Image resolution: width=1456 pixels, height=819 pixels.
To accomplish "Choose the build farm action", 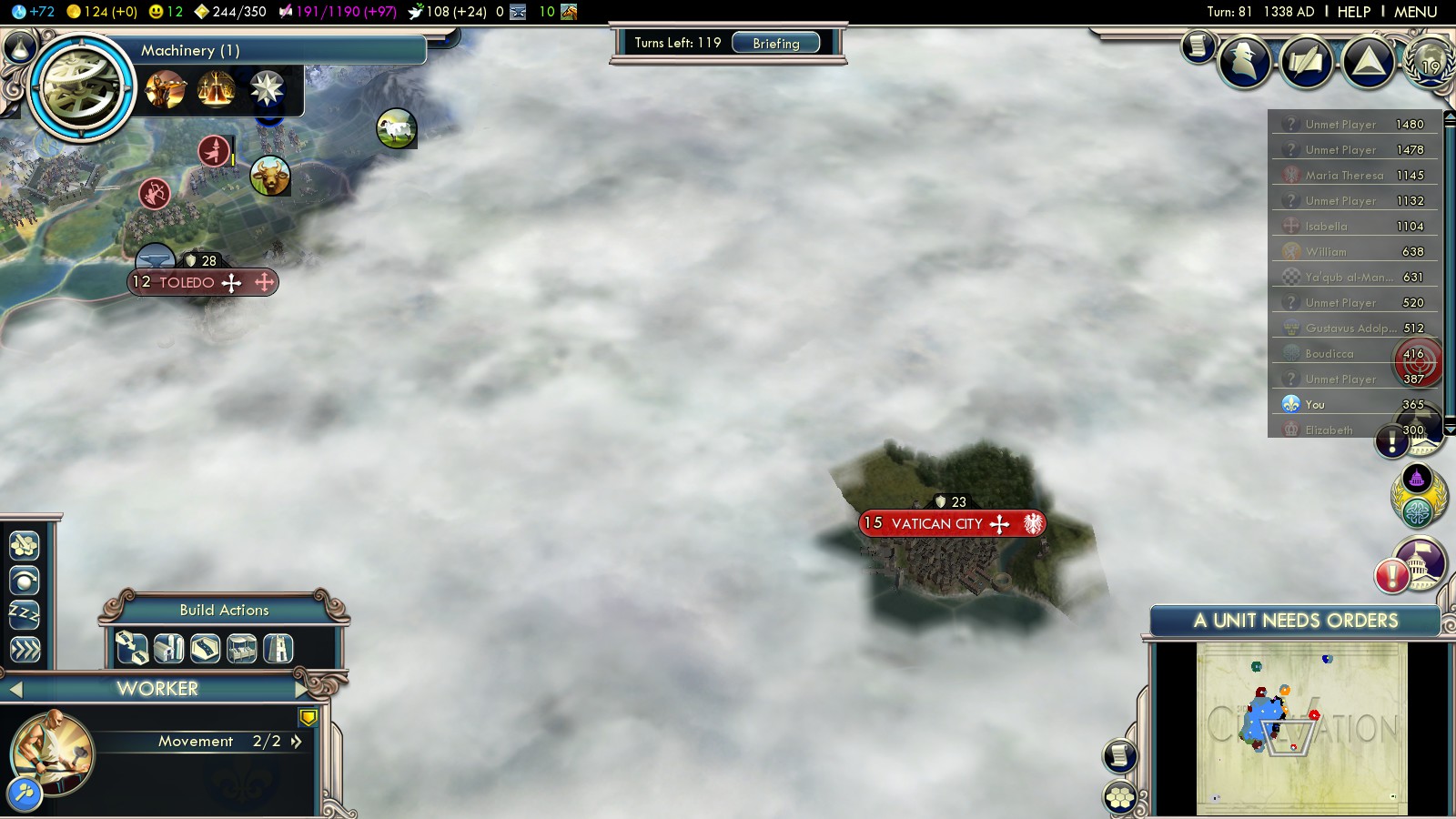I will coord(168,648).
